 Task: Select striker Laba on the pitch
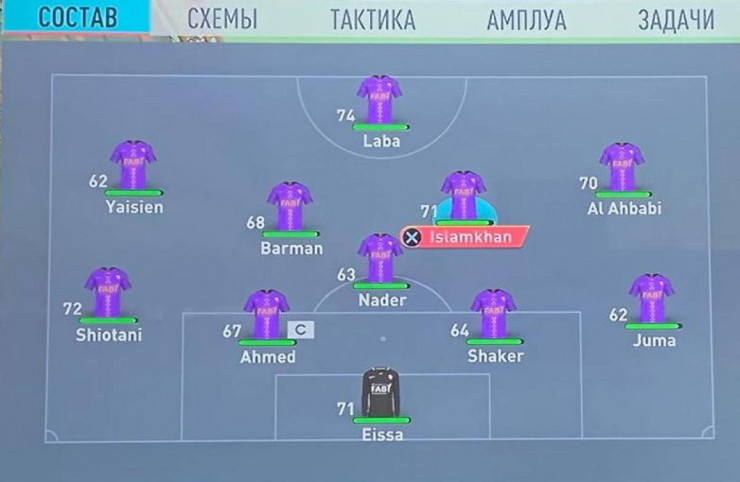[x=380, y=102]
